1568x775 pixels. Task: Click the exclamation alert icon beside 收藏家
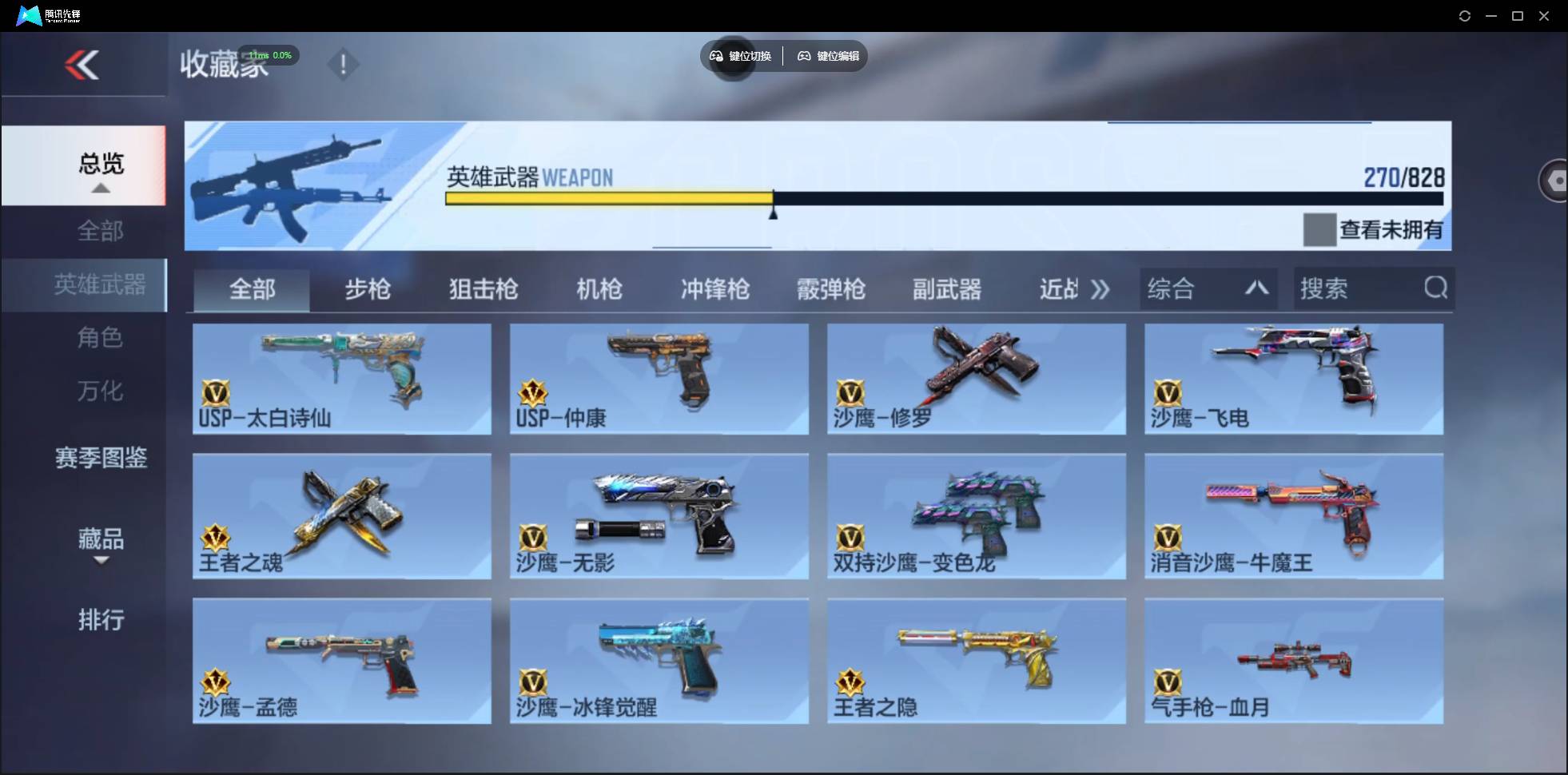344,64
